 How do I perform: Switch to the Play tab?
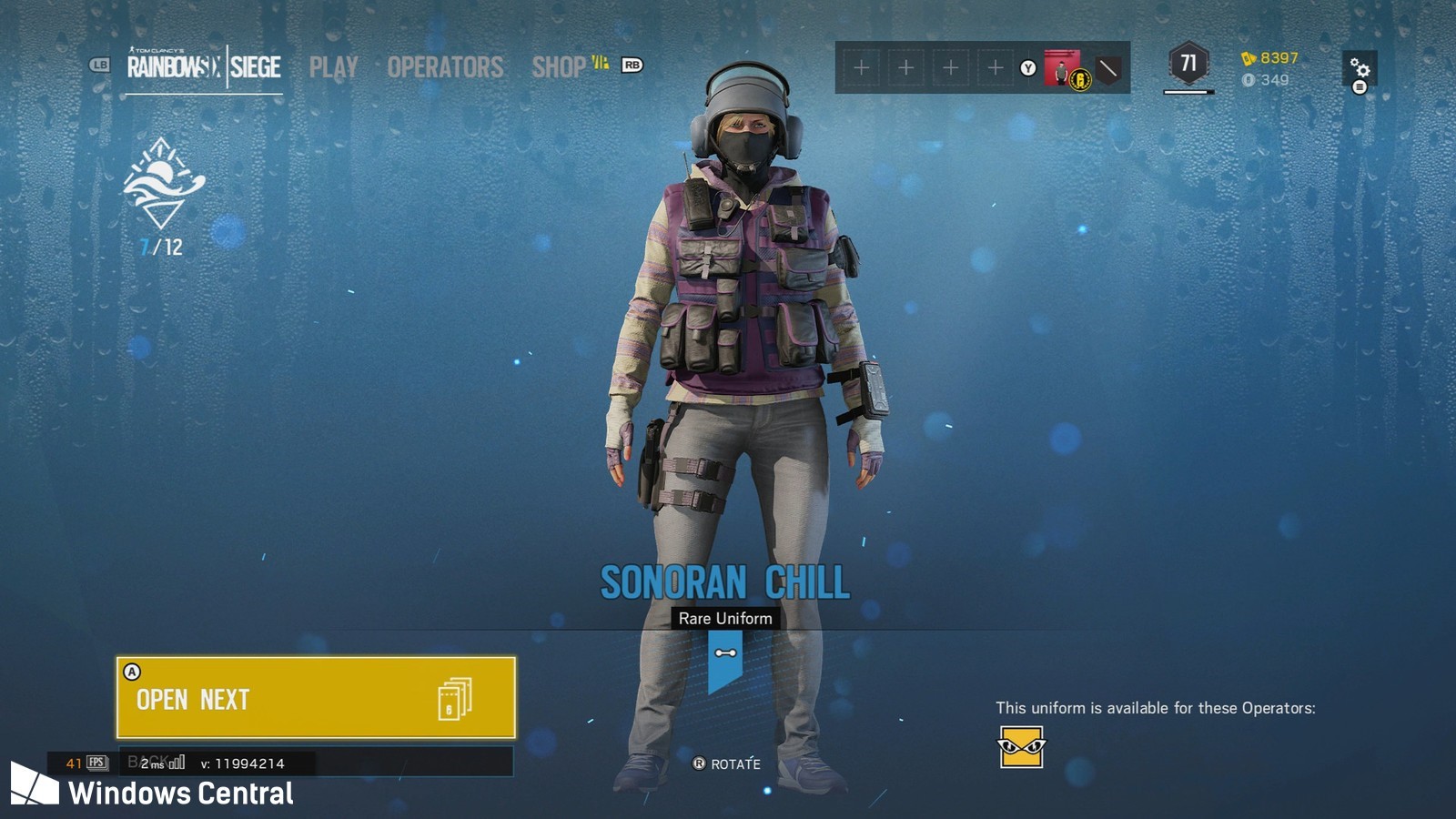(333, 67)
